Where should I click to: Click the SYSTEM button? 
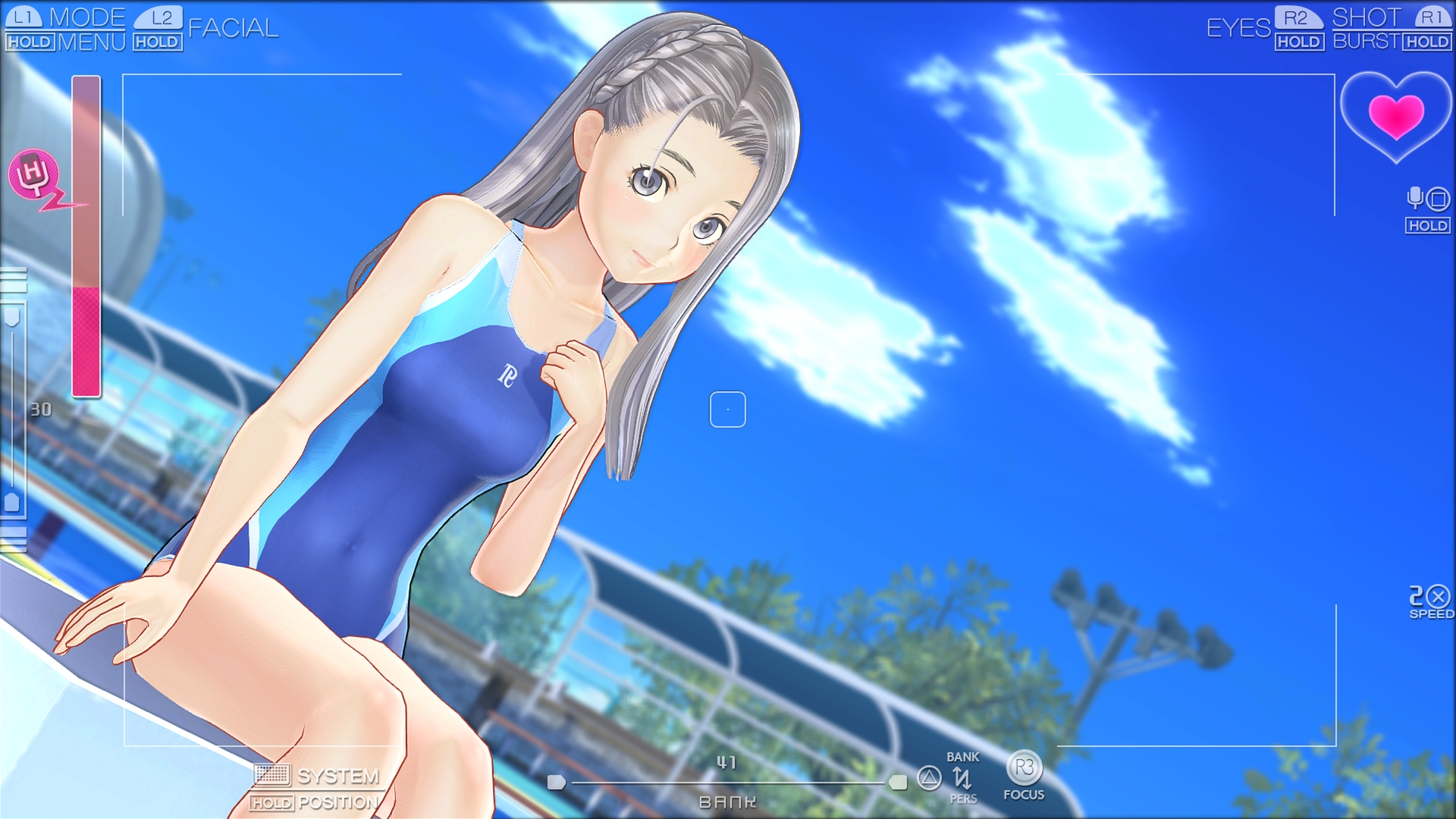339,775
